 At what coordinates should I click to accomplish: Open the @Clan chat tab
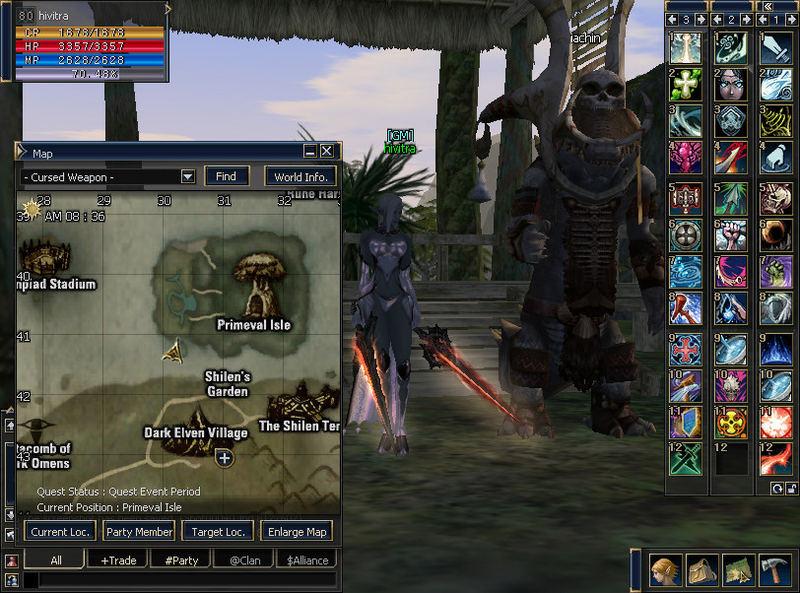click(243, 560)
